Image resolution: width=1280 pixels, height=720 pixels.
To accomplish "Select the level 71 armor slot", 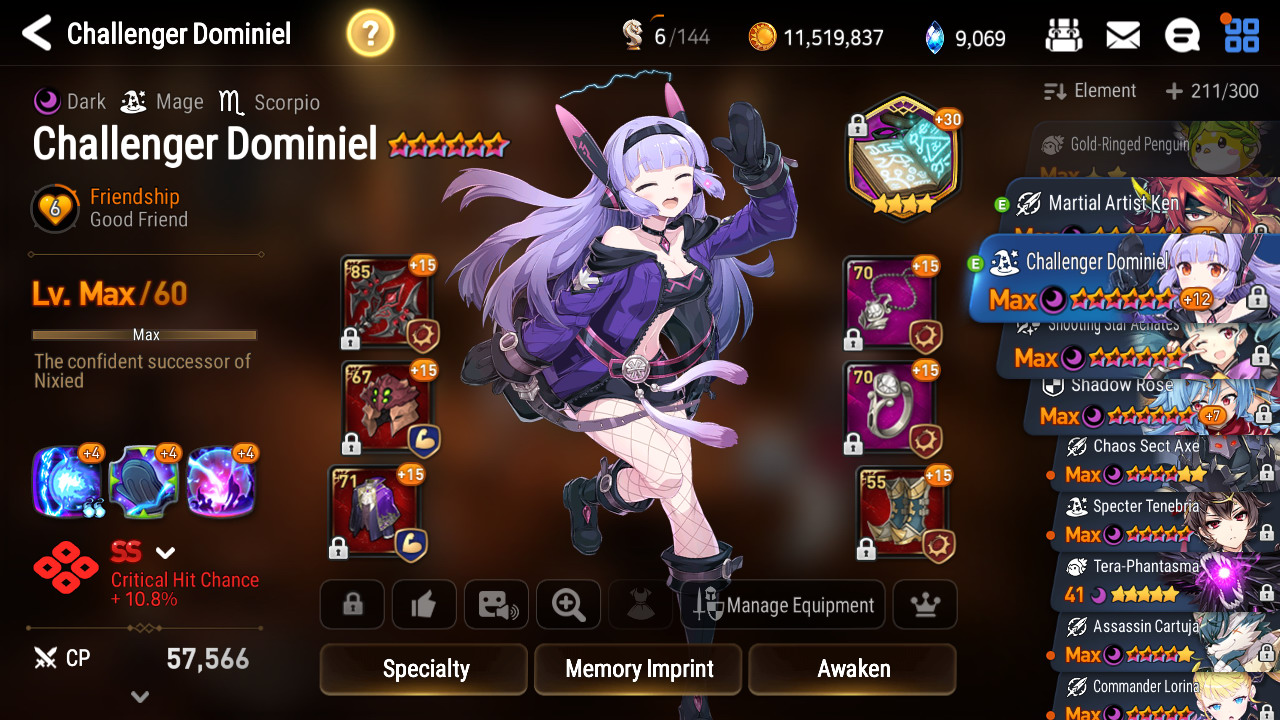I will coord(376,511).
